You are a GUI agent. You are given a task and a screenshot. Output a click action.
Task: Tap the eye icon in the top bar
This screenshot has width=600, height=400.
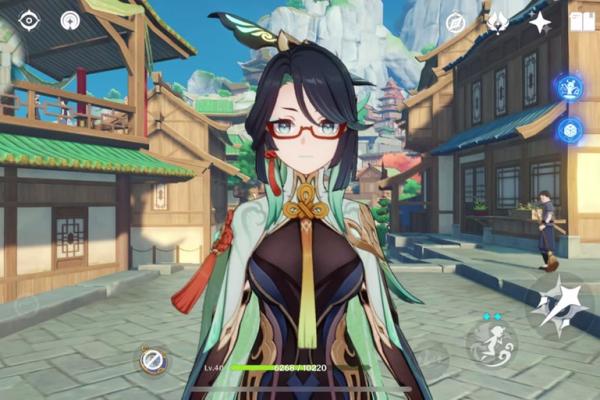[29, 20]
